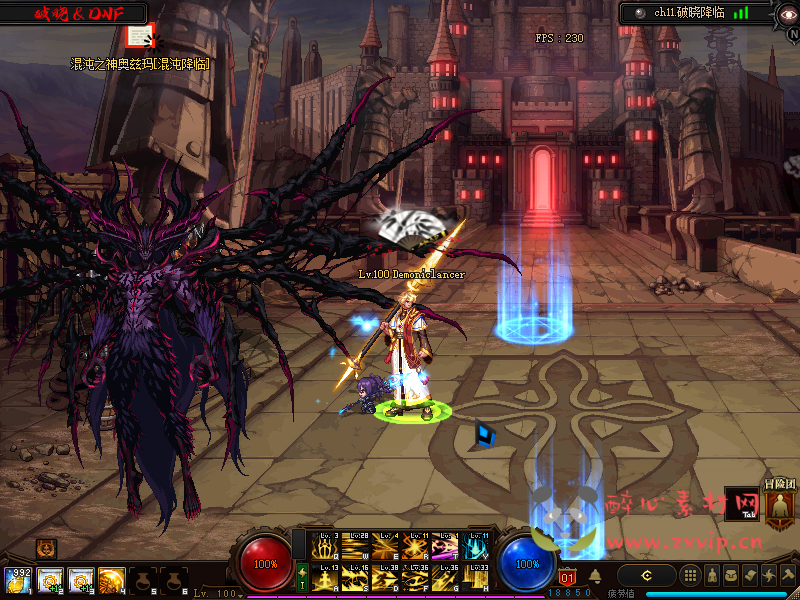Cast the level 3 skill on Q
Screen dimensions: 800x600
pyautogui.click(x=325, y=547)
